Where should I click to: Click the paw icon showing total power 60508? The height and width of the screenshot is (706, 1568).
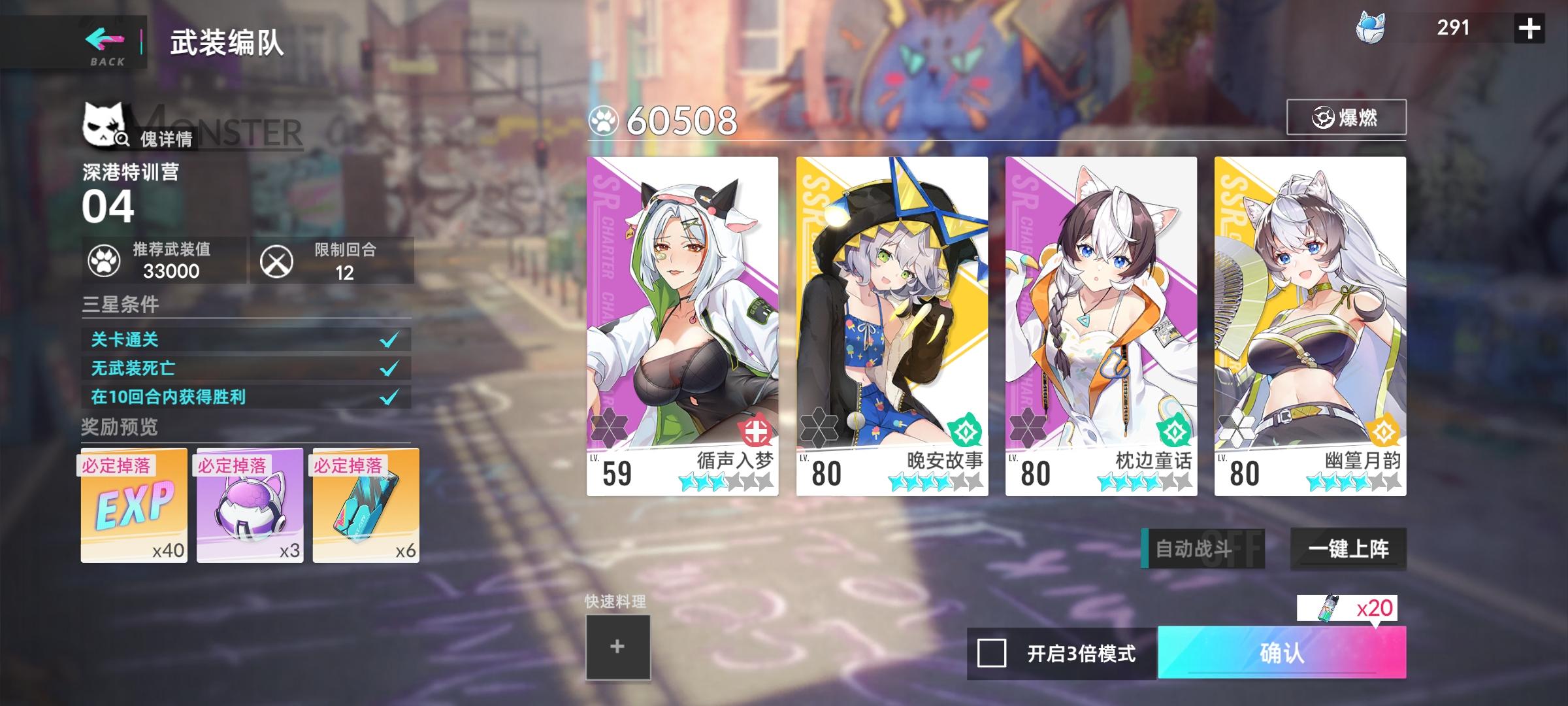603,119
